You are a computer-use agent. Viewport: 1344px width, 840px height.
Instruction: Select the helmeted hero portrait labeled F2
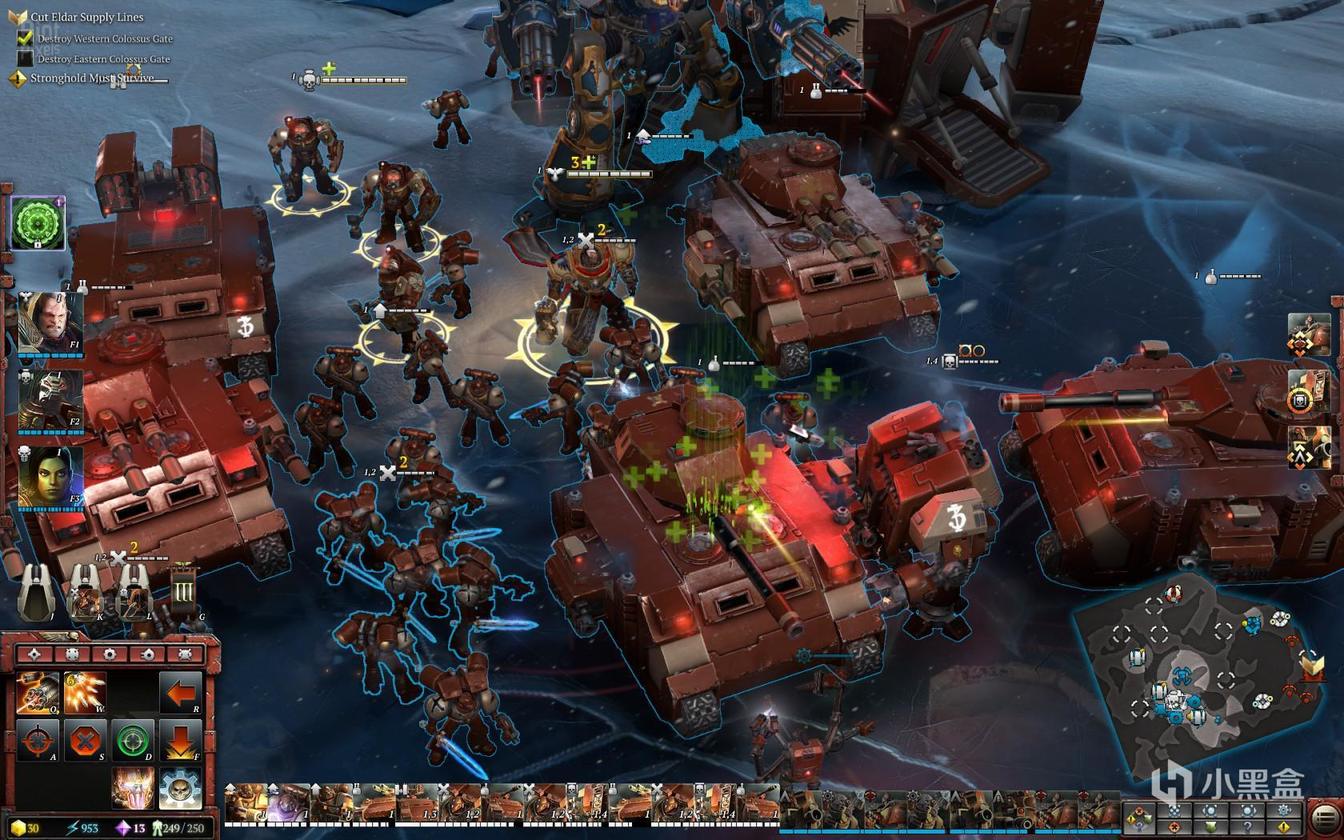click(x=50, y=400)
